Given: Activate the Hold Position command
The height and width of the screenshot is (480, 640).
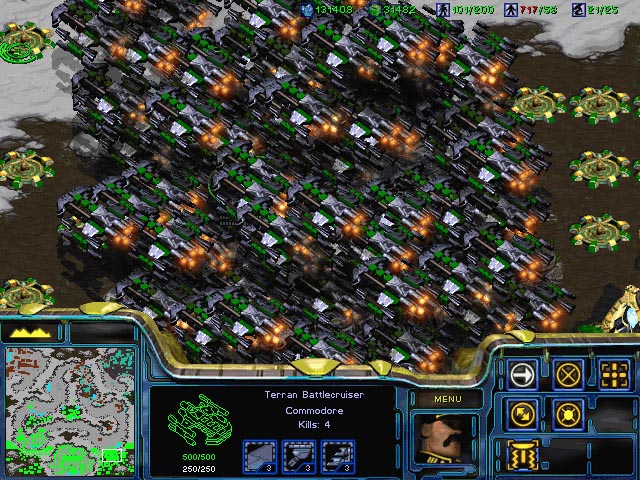Looking at the screenshot, I should pos(569,413).
